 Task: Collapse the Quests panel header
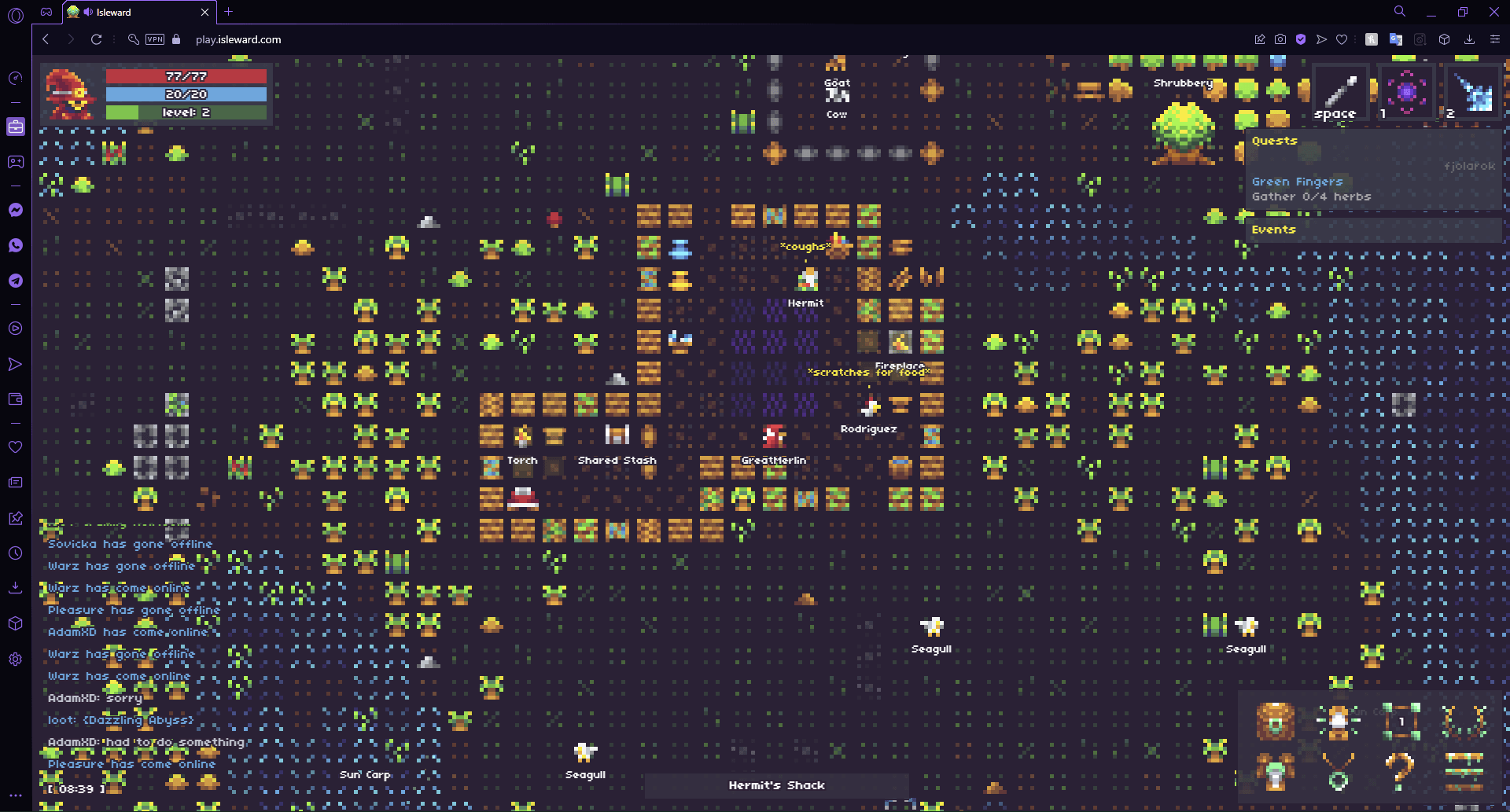coord(1275,140)
